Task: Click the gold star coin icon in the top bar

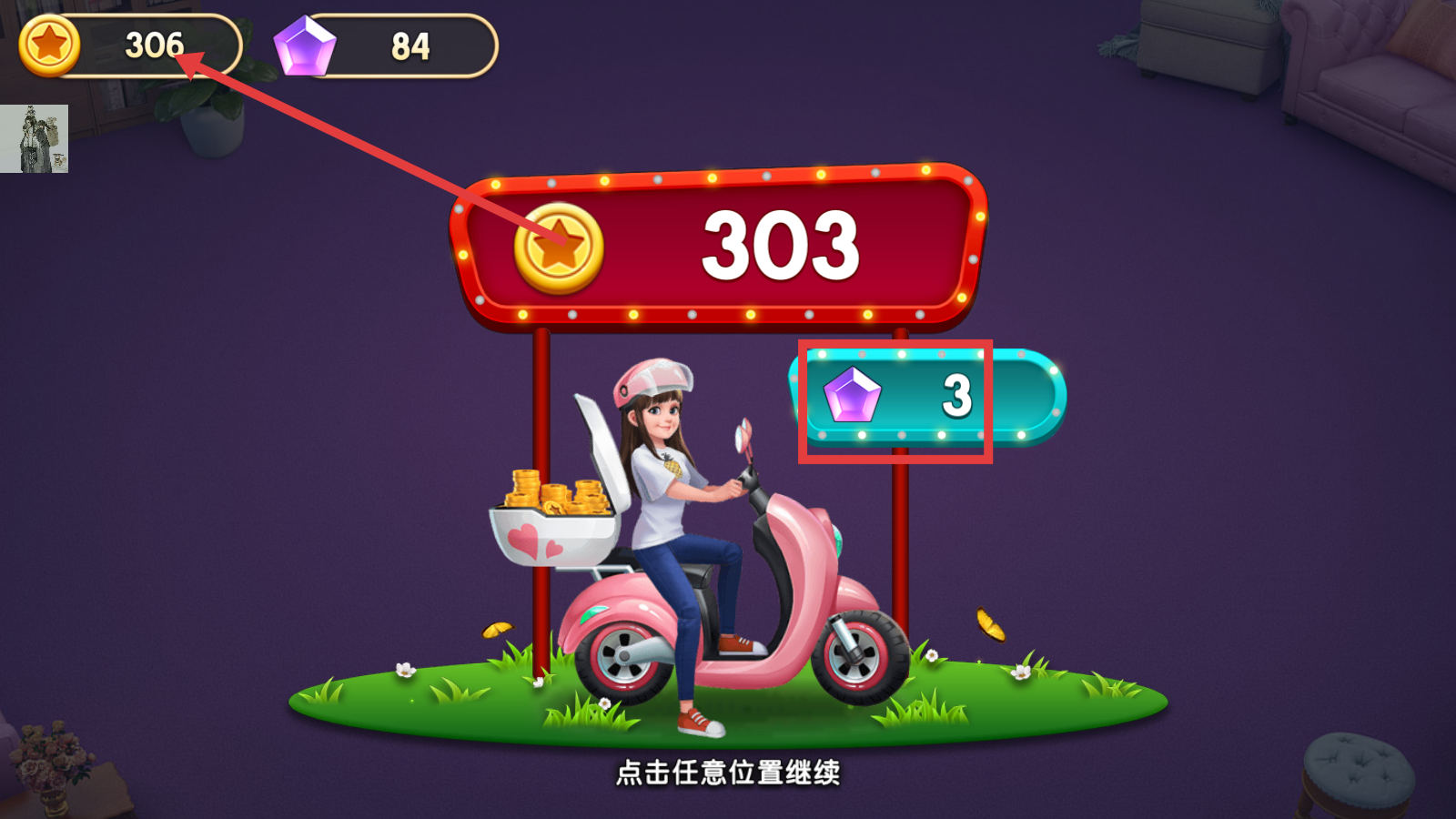Action: pos(50,43)
